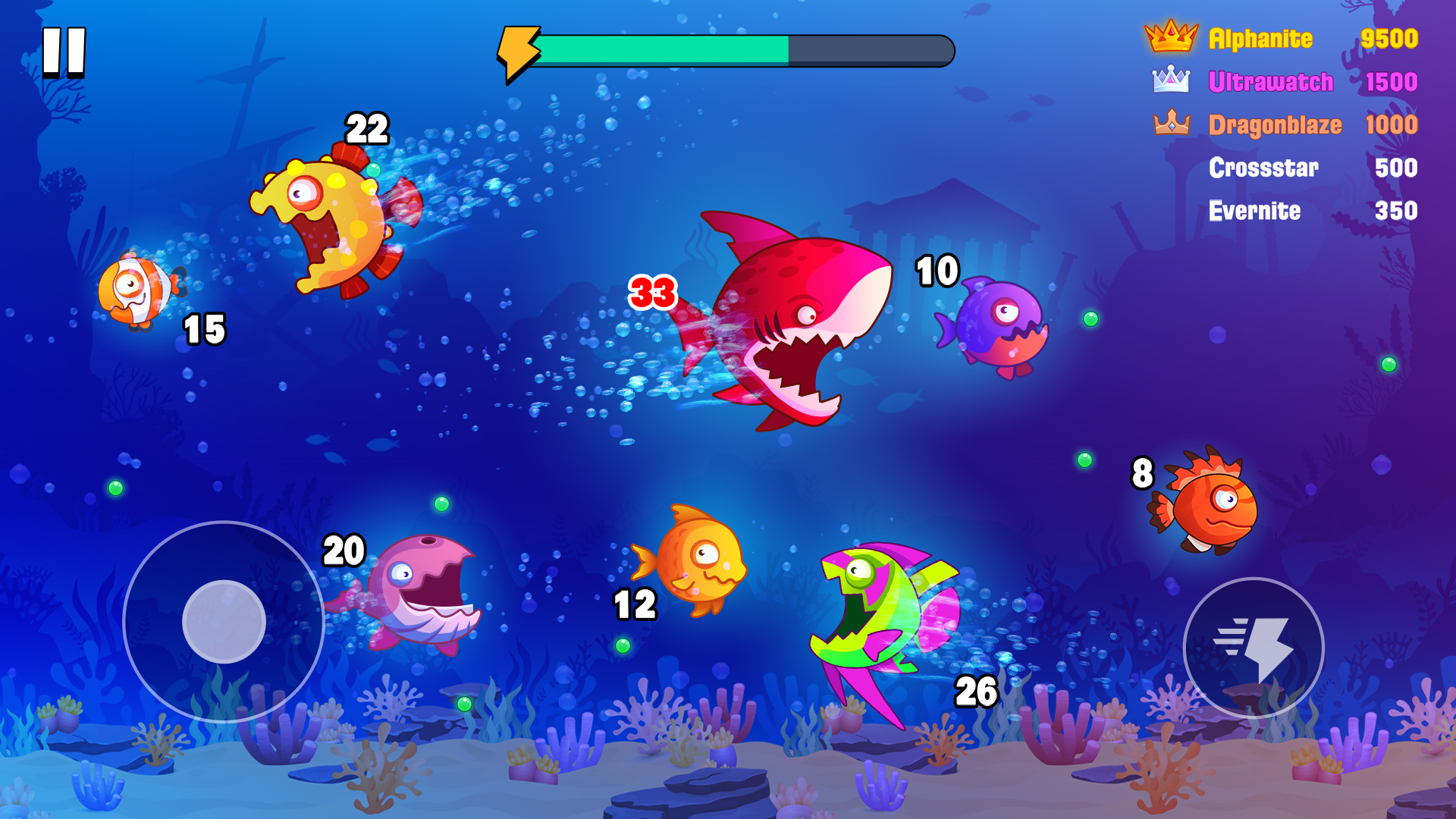Tap the Evernite score entry
Screen dimensions: 1456x819
coord(1255,211)
